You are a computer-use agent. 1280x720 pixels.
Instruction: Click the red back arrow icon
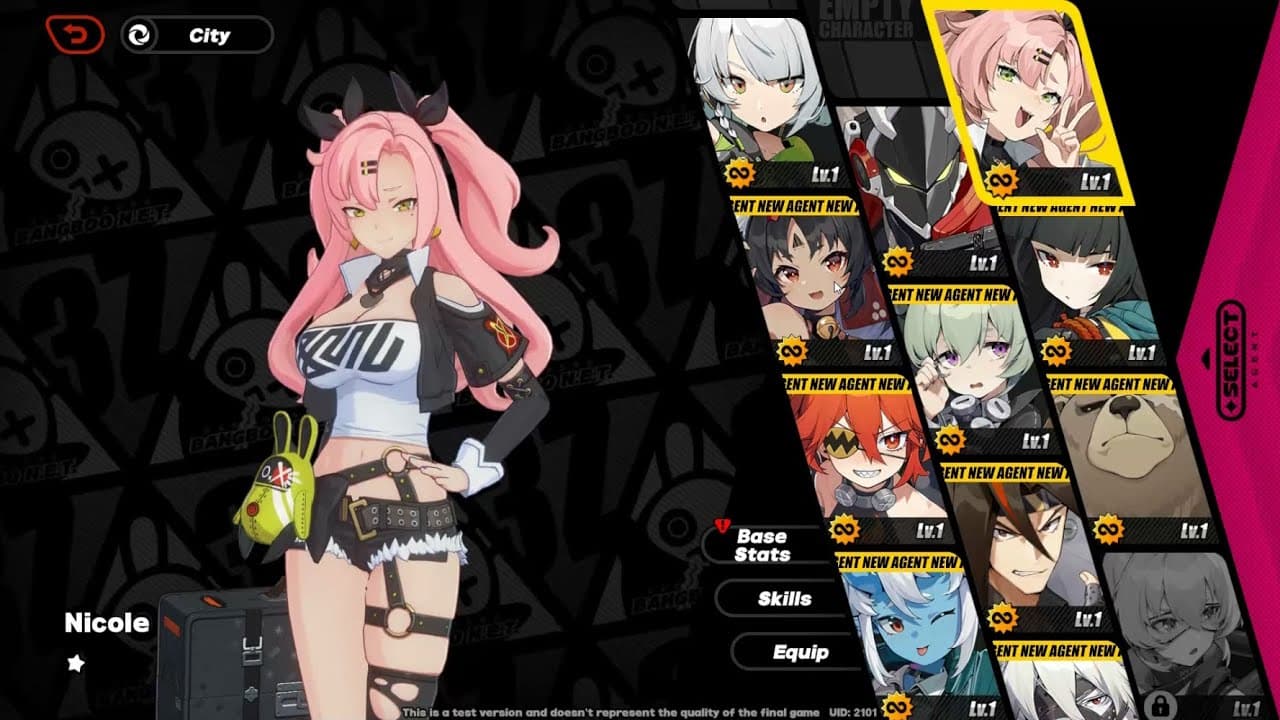(x=75, y=33)
